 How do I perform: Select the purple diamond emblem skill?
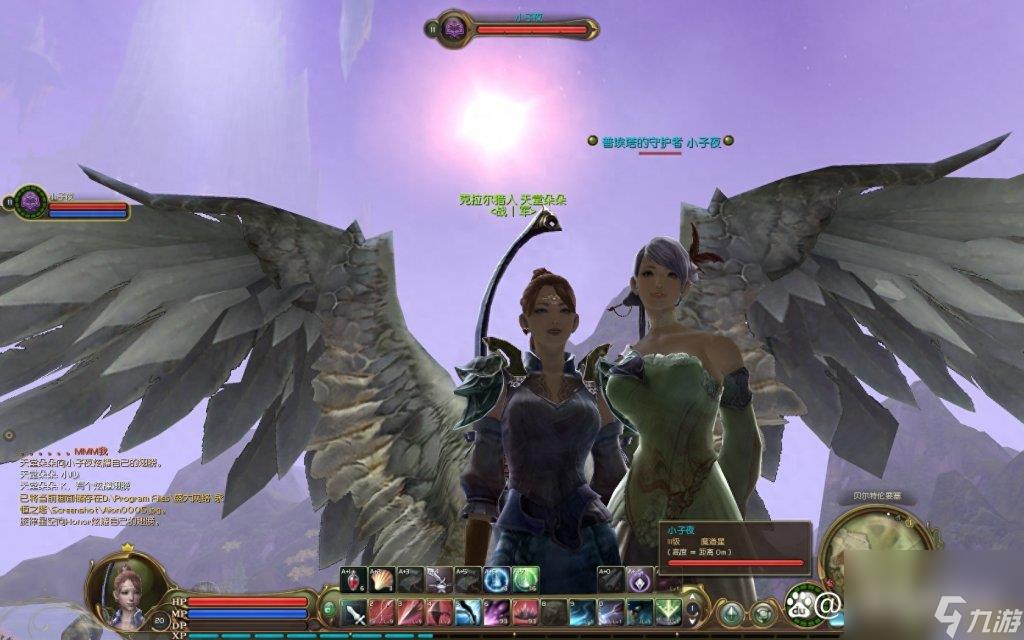pos(640,580)
